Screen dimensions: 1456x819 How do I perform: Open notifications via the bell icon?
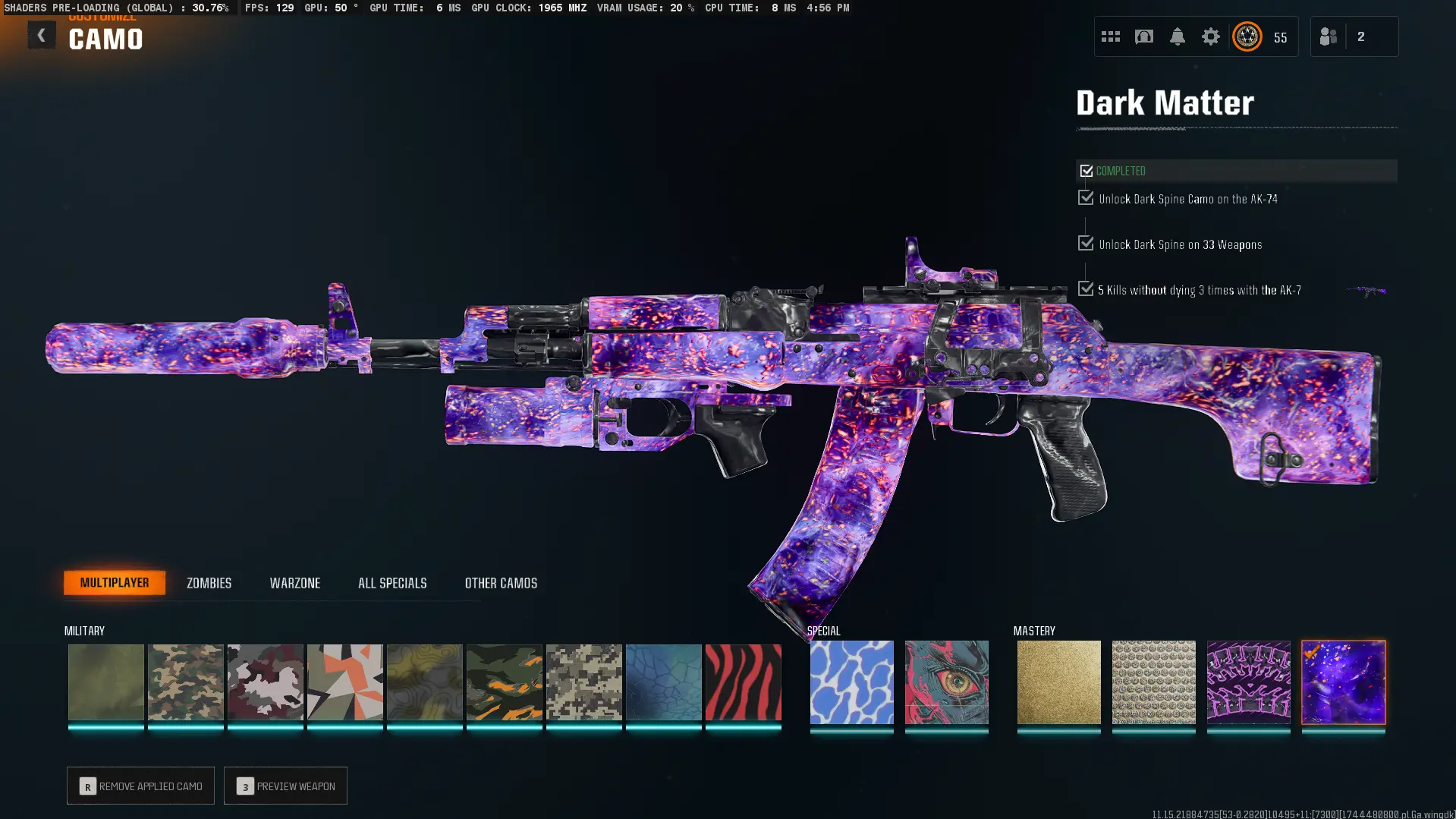pos(1177,36)
